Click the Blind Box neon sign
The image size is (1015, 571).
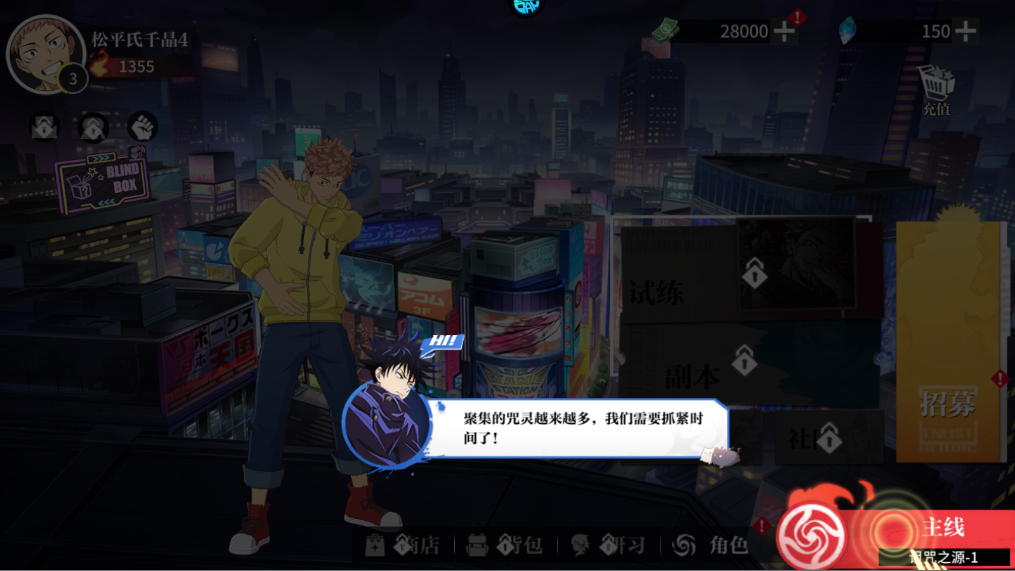tap(103, 181)
